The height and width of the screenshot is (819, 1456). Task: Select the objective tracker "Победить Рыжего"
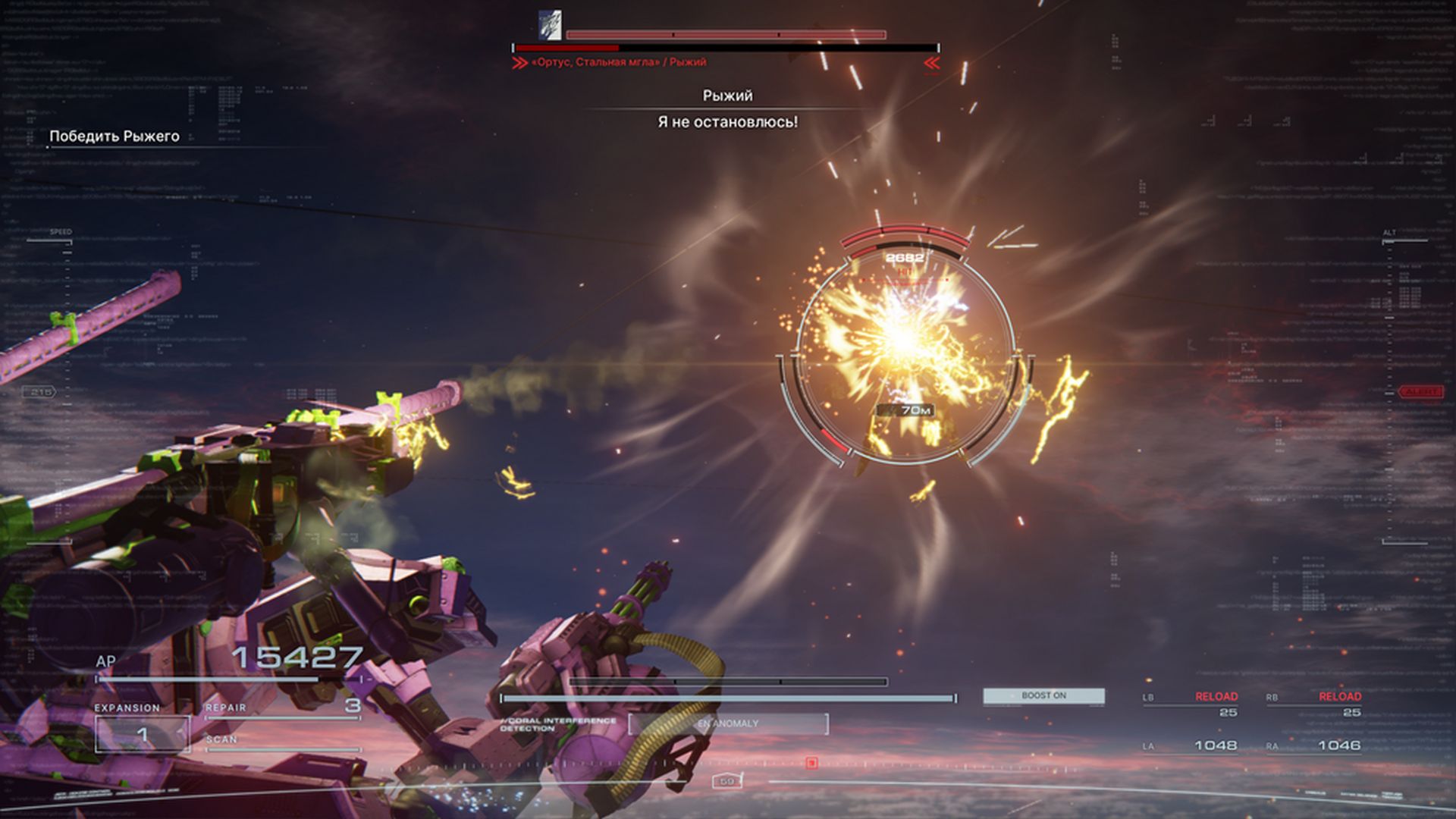click(x=115, y=136)
